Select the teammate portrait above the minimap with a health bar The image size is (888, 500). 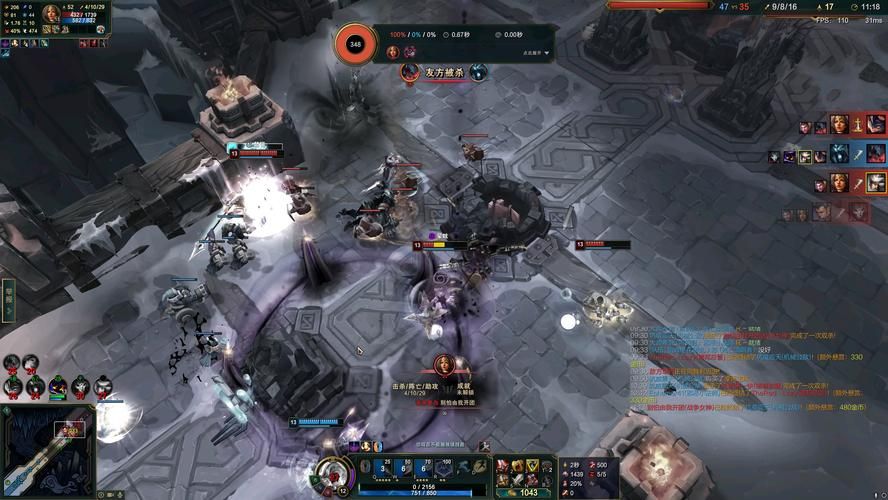pyautogui.click(x=59, y=385)
